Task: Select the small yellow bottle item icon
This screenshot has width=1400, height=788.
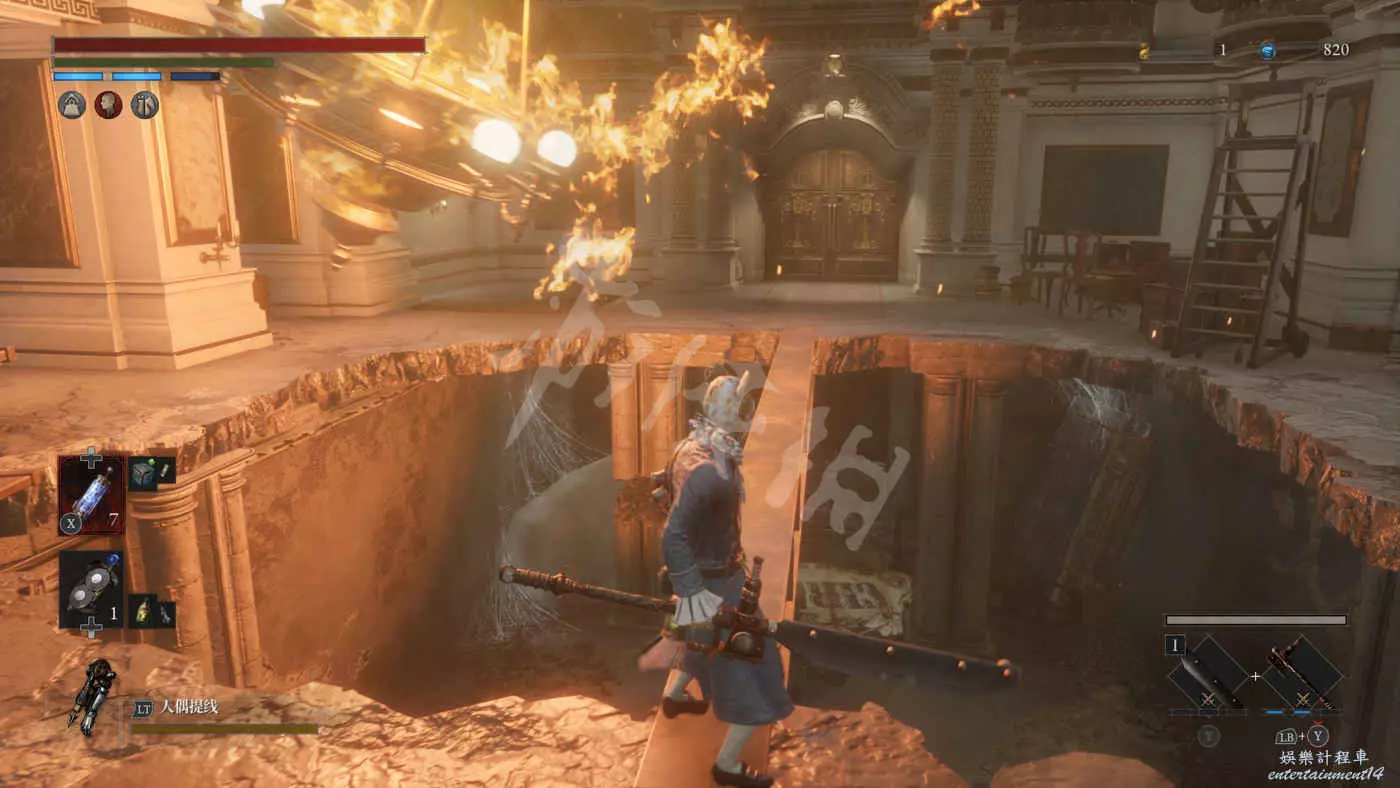Action: [x=142, y=611]
